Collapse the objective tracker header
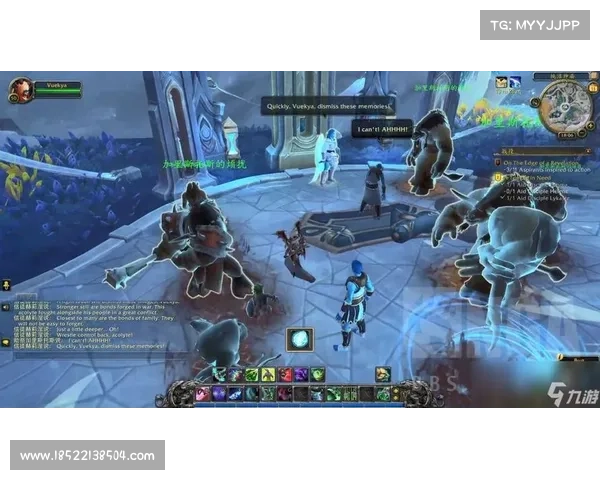 coord(588,151)
